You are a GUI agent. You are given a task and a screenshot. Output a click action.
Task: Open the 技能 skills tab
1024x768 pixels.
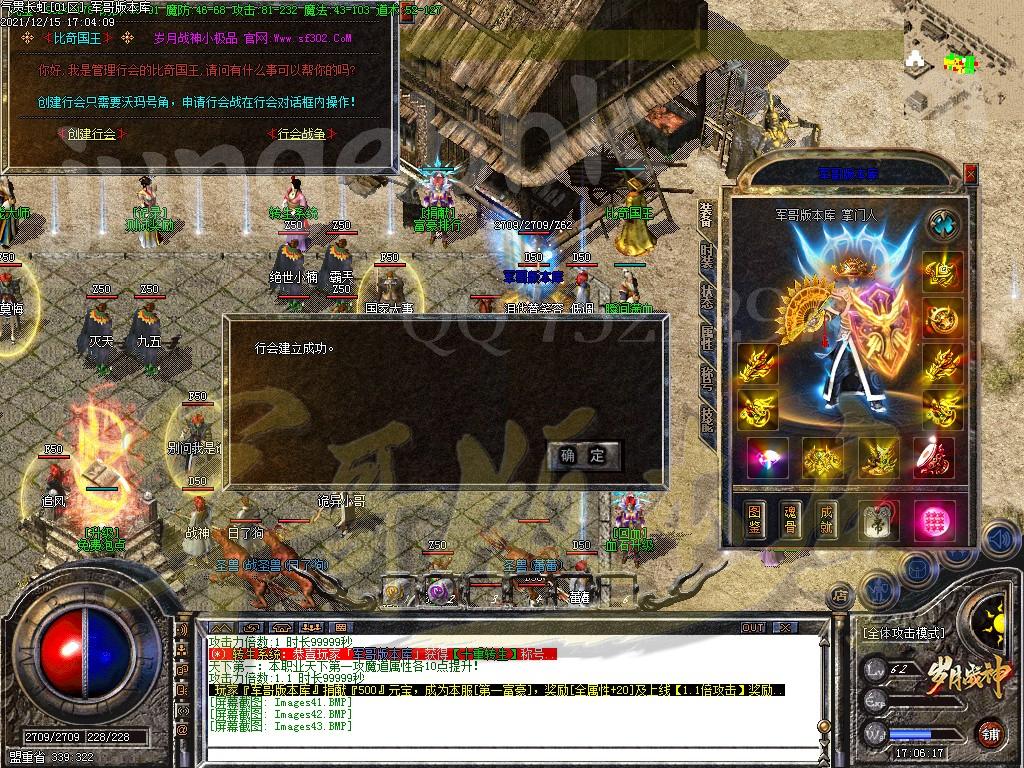707,419
